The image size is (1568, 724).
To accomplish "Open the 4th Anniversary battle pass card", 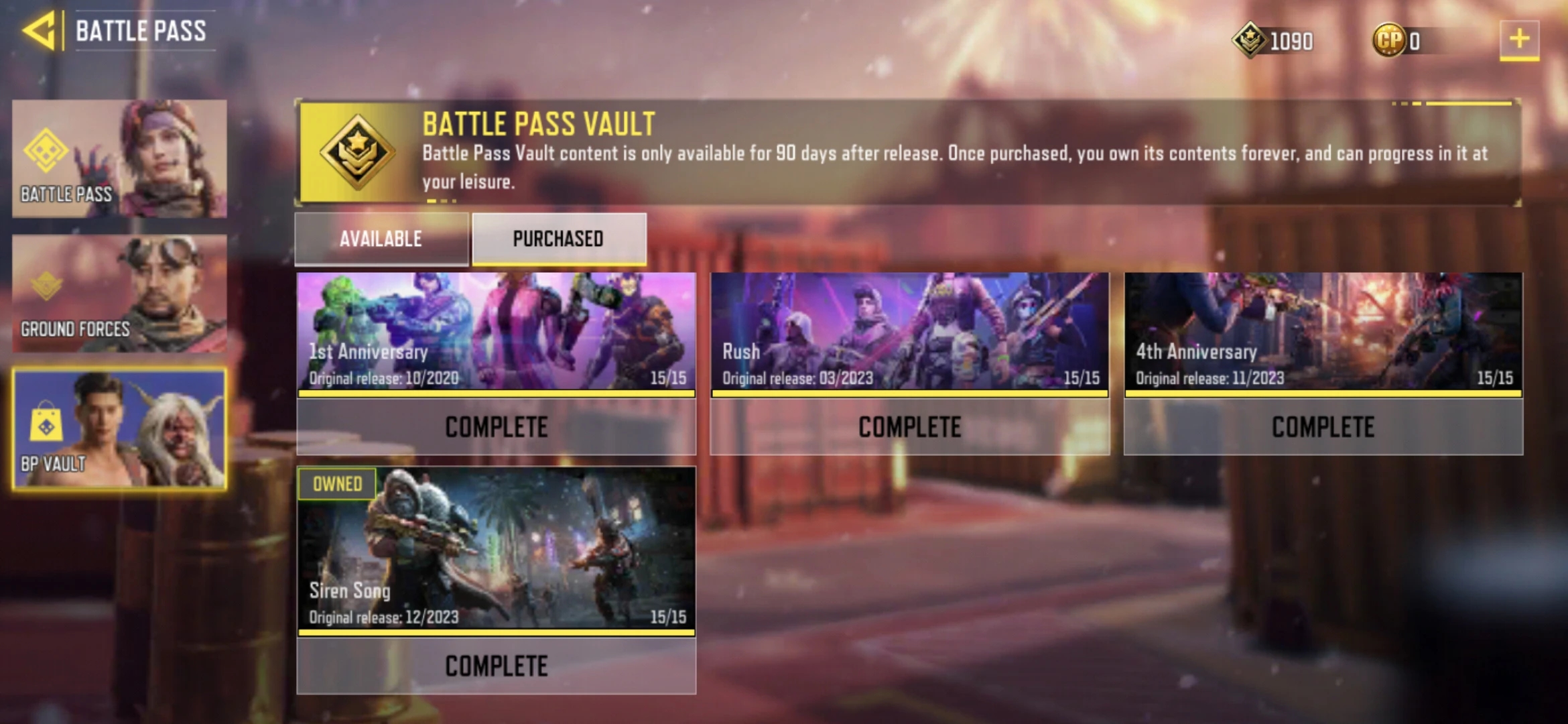I will click(x=1323, y=331).
